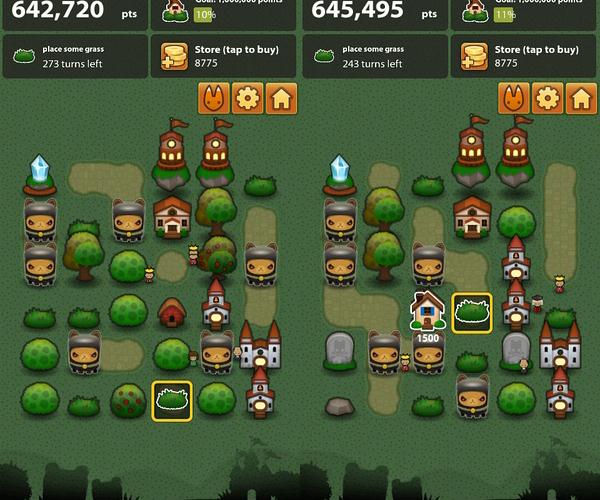Tap the grass panel showing 273 turns left
The height and width of the screenshot is (500, 600).
coord(75,57)
